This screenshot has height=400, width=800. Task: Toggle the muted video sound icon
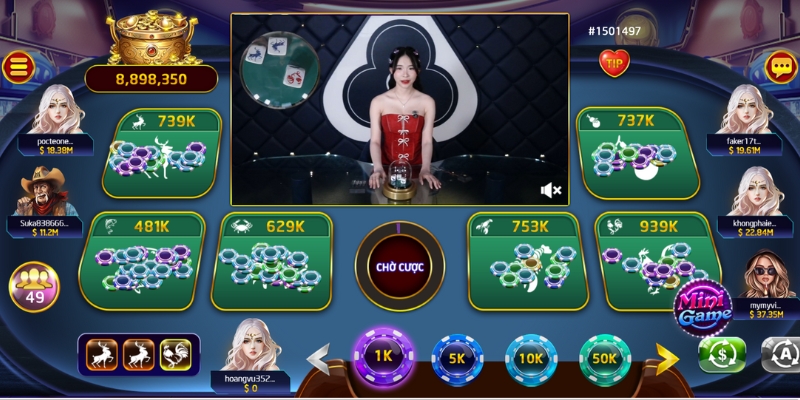pyautogui.click(x=550, y=189)
